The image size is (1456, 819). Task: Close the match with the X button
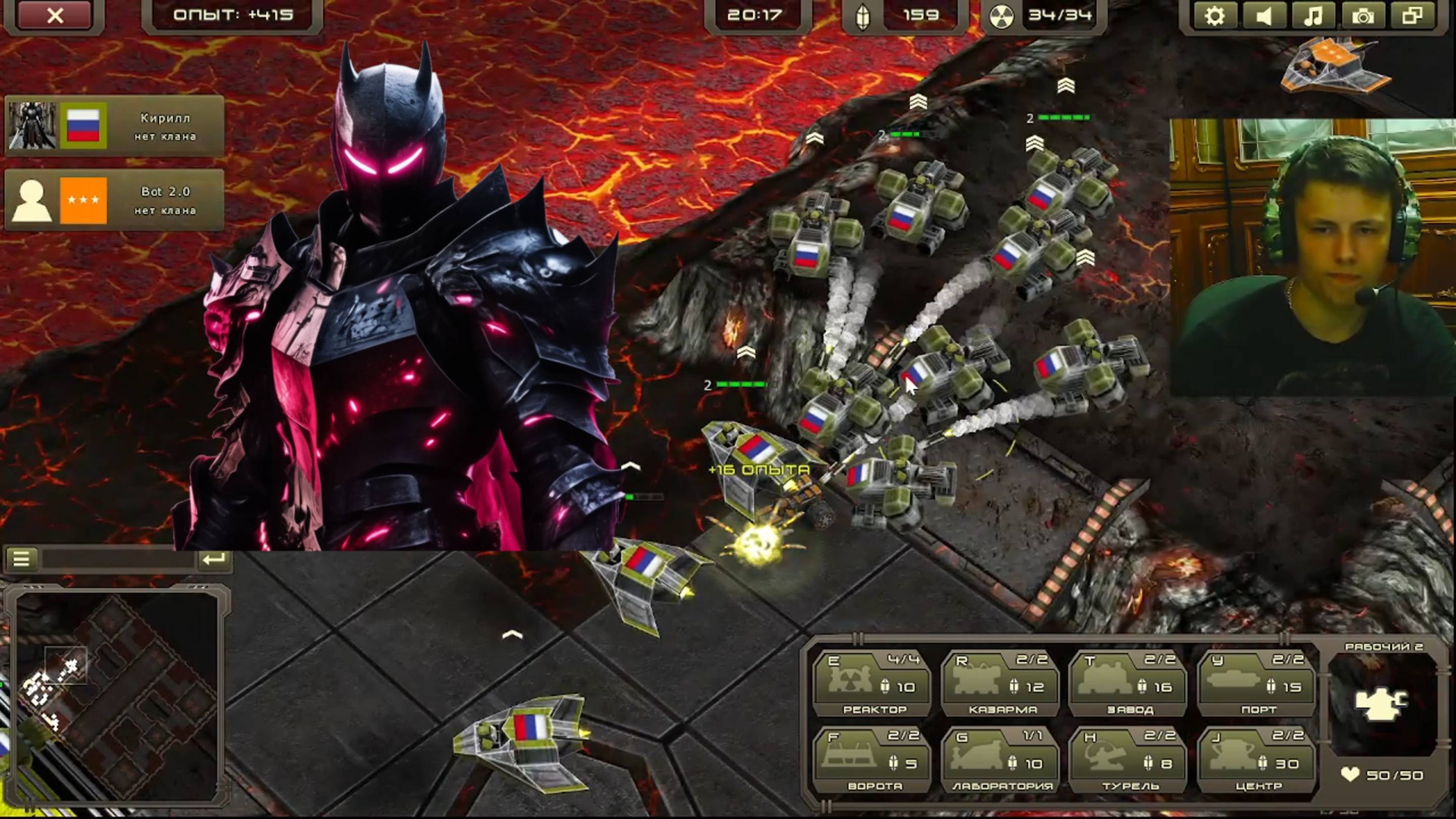coord(55,15)
